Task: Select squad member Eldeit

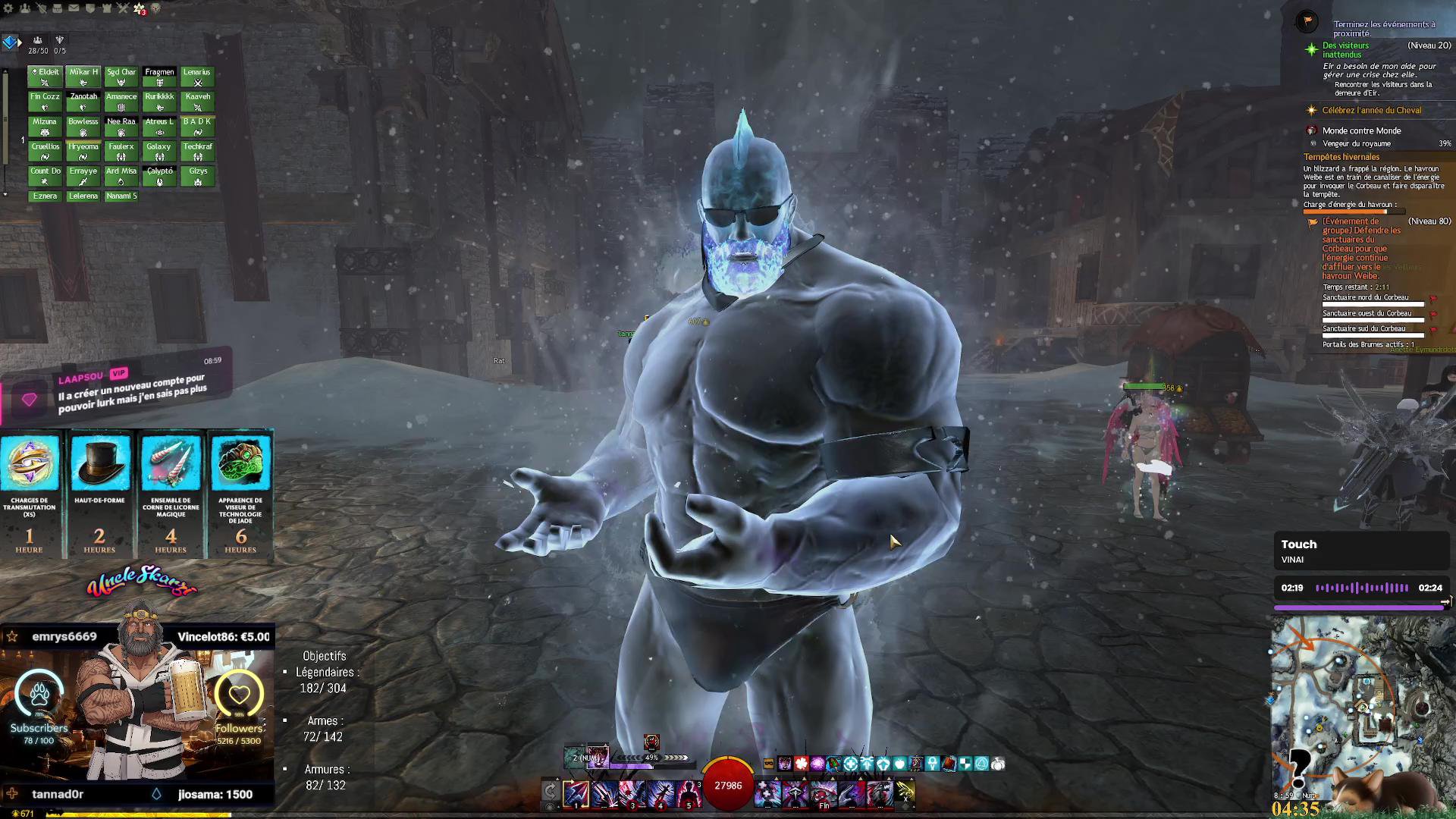Action: (x=45, y=77)
